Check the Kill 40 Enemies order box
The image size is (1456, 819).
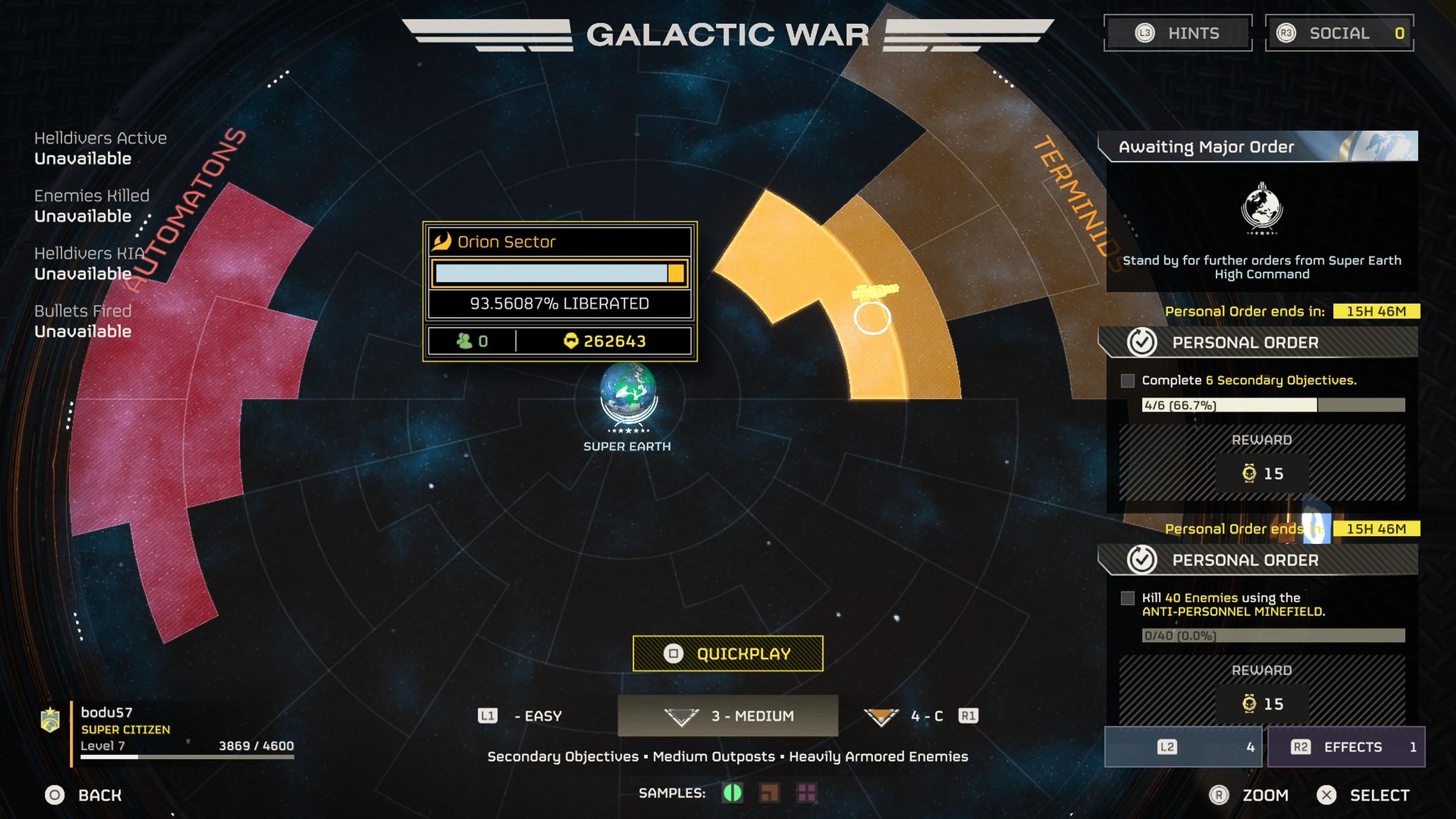click(x=1127, y=599)
